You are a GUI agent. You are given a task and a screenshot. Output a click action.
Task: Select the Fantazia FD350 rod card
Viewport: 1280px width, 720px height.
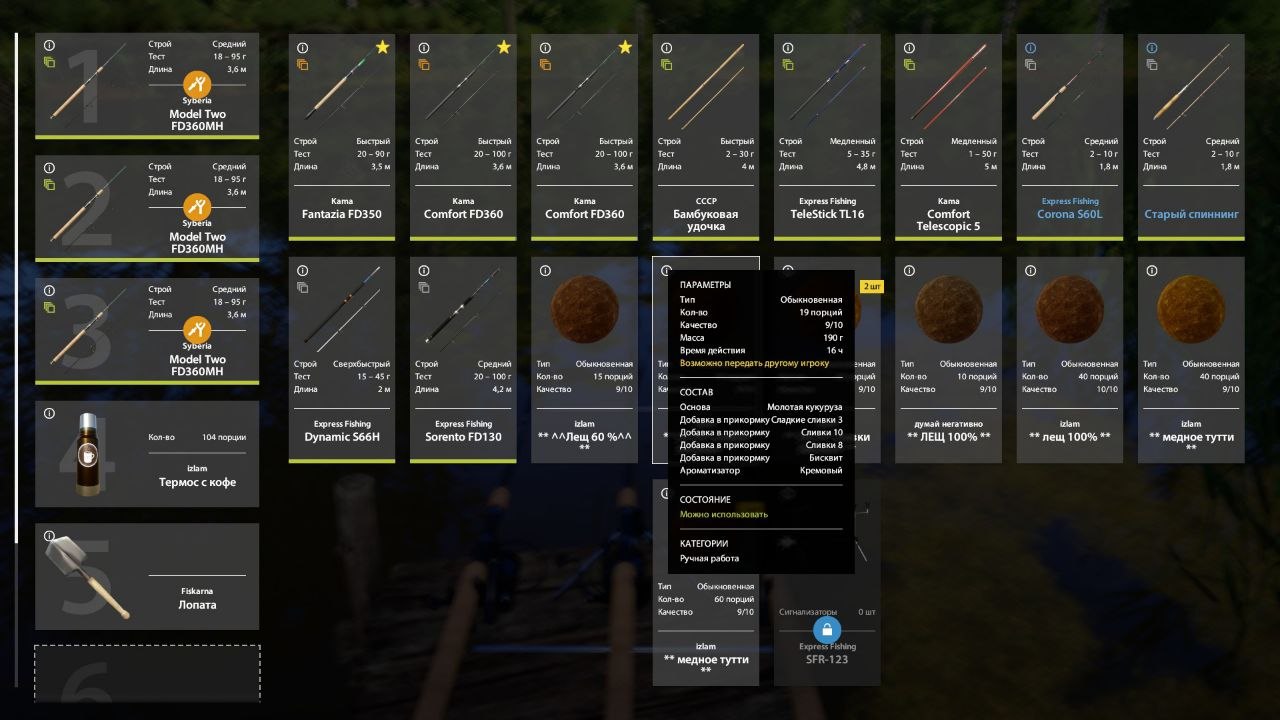[342, 137]
